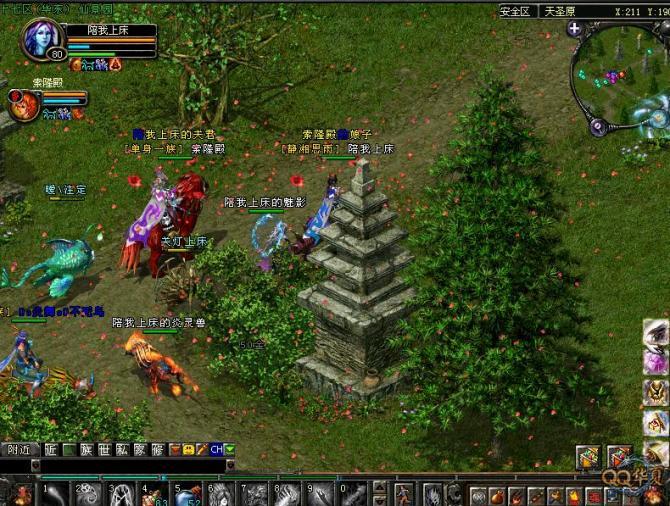Switch to the 附近 nearby chat channel
Screen dimensions: 670x506
pyautogui.click(x=18, y=450)
